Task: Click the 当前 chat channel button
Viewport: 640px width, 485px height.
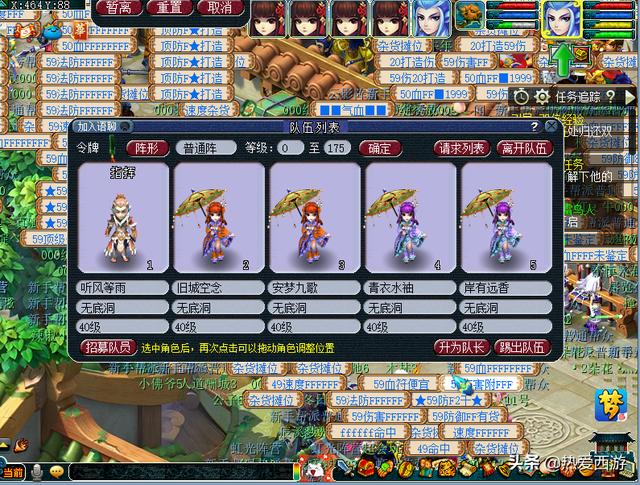Action: pos(13,472)
